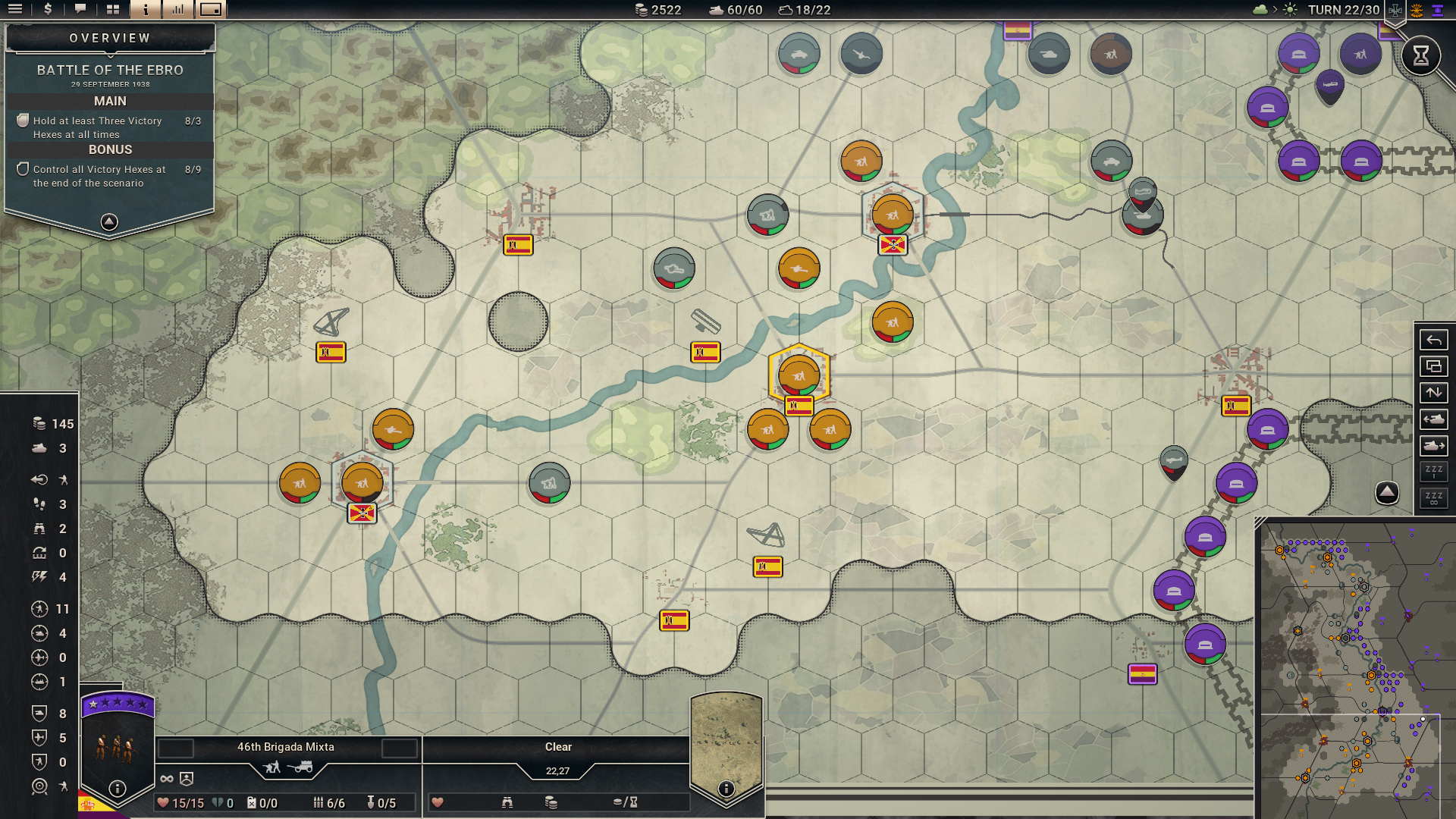1456x819 pixels.
Task: Click the BONUS objectives header
Action: click(x=109, y=149)
